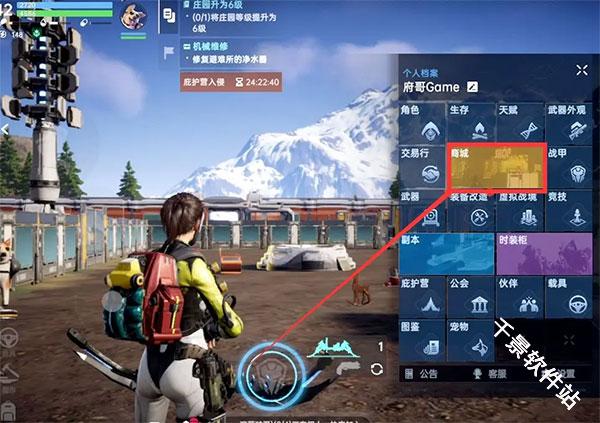Image resolution: width=600 pixels, height=423 pixels.
Task: Tap the dog companion portrait
Action: 134,17
